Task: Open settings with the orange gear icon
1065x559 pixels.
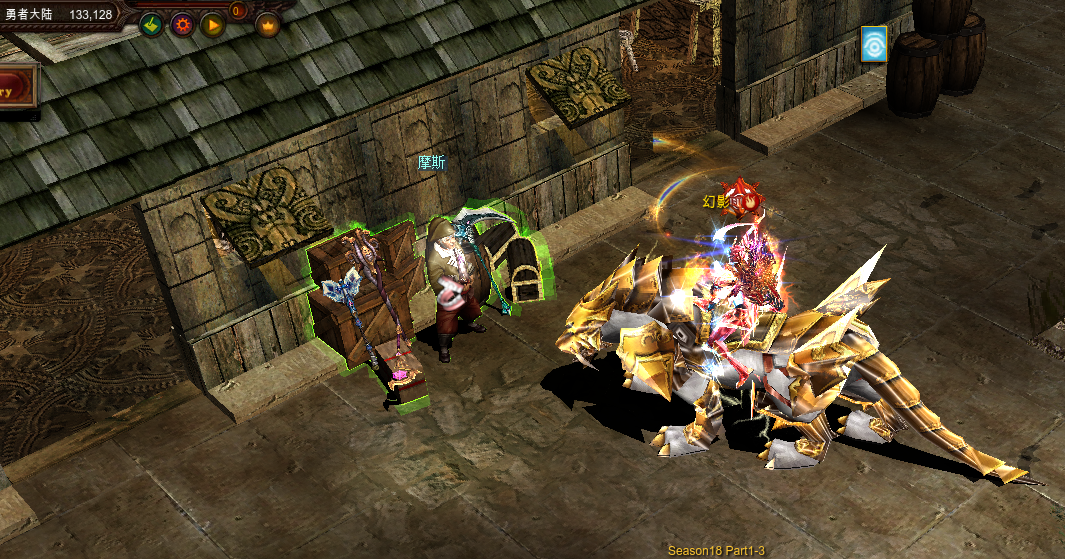Action: point(182,25)
